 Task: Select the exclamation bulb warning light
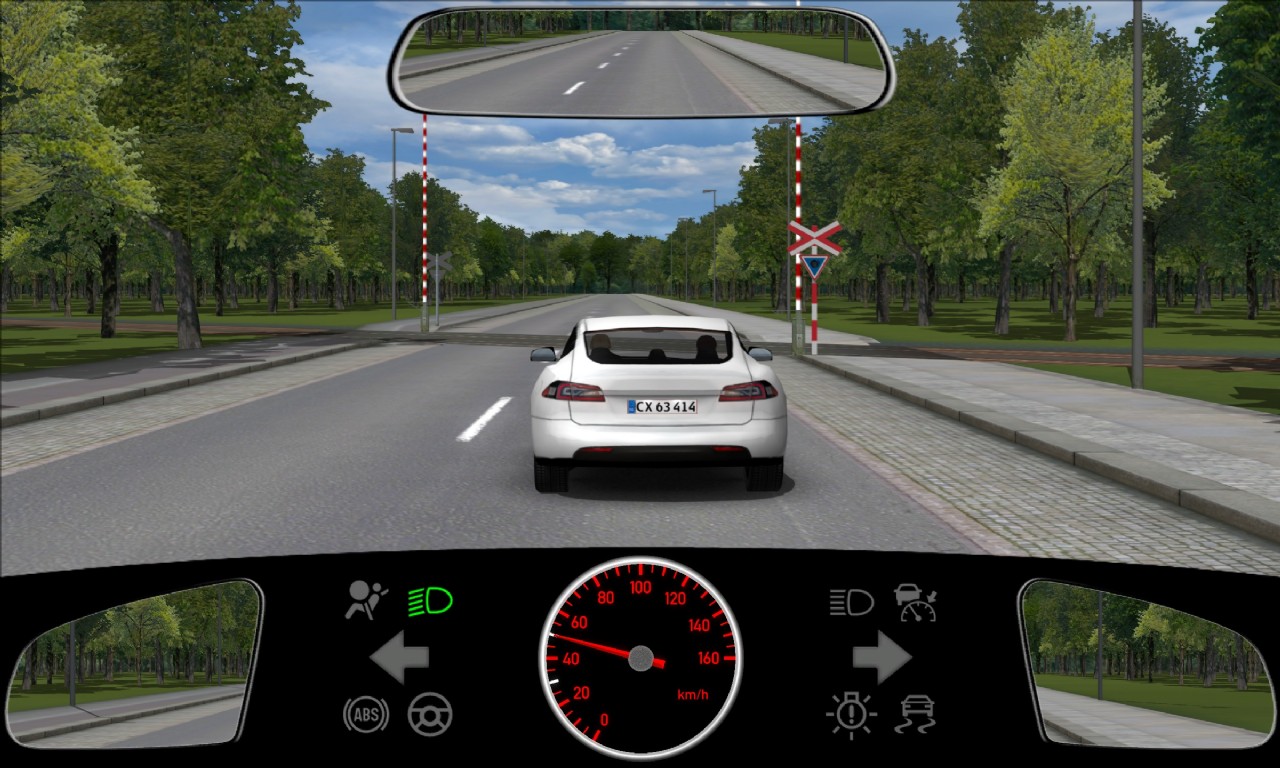(x=851, y=714)
